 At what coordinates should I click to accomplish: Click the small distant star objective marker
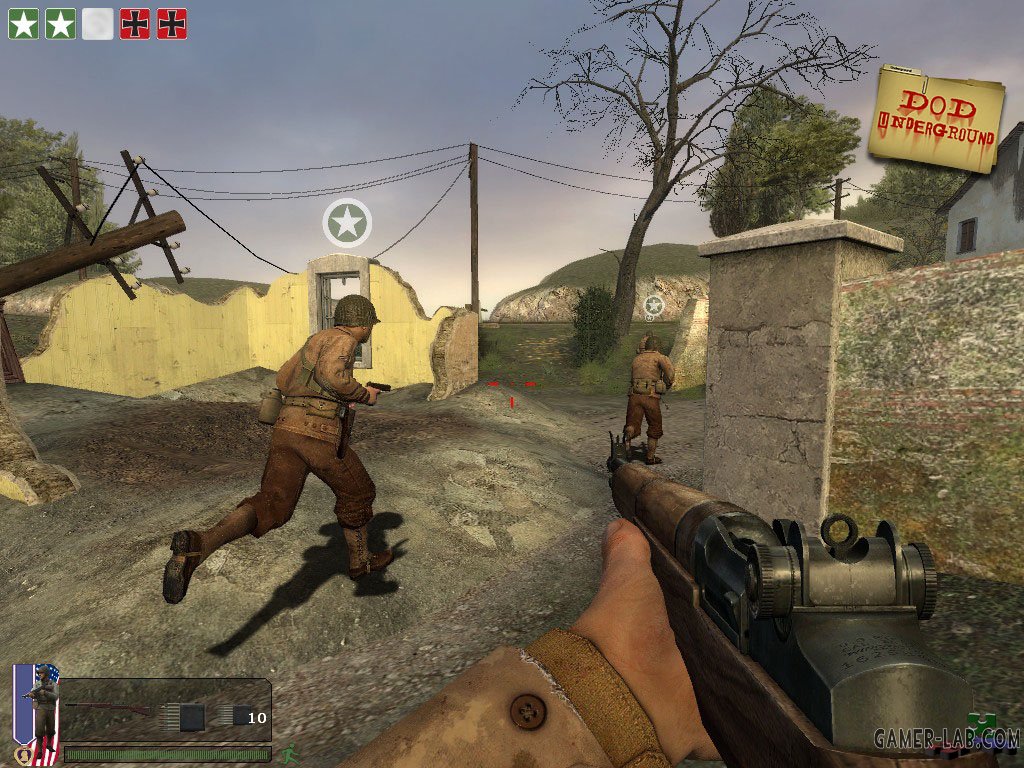653,304
